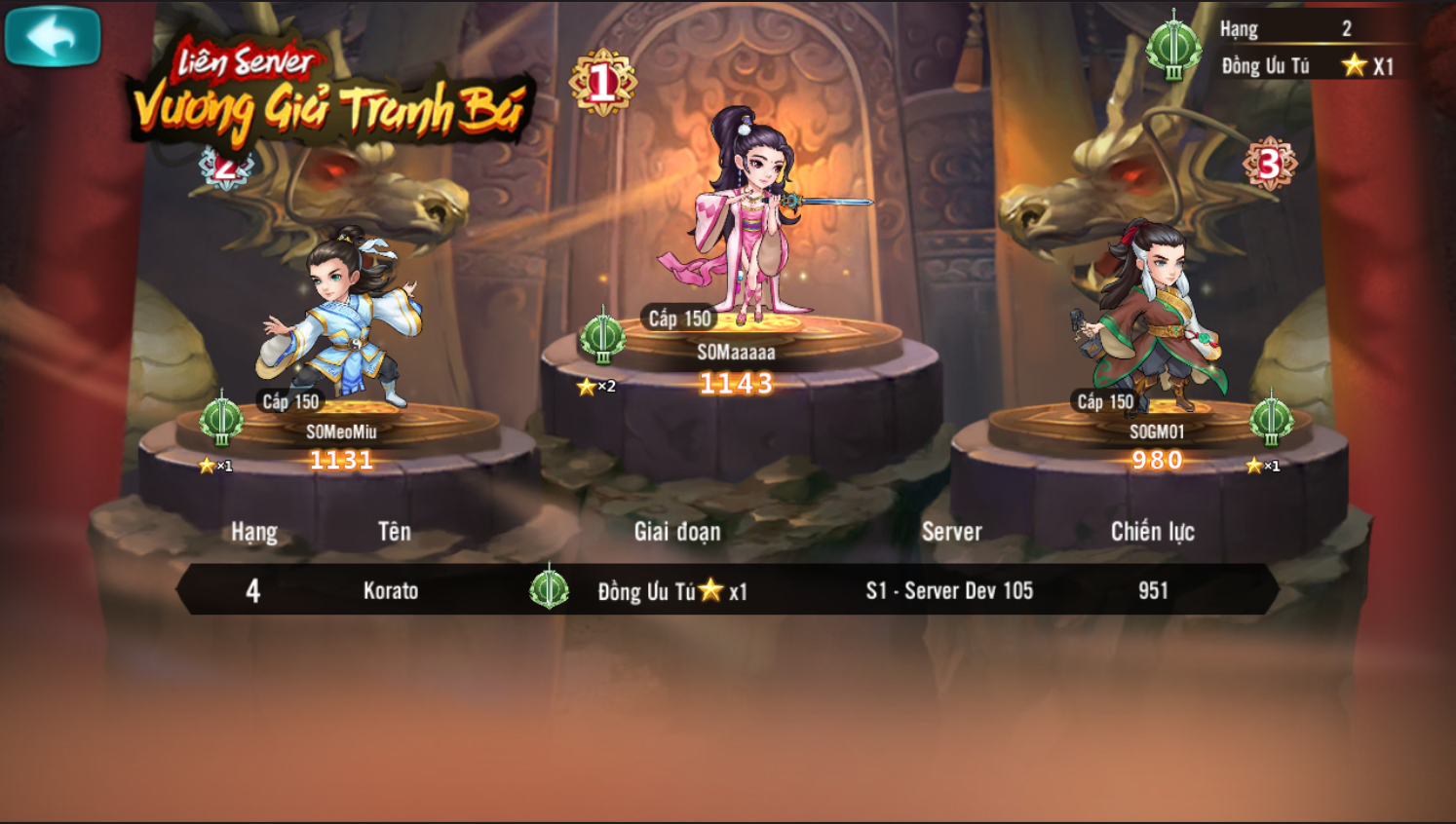This screenshot has width=1456, height=824.
Task: Click the star x2 marker under SOMaaaaa's platform
Action: pyautogui.click(x=596, y=386)
